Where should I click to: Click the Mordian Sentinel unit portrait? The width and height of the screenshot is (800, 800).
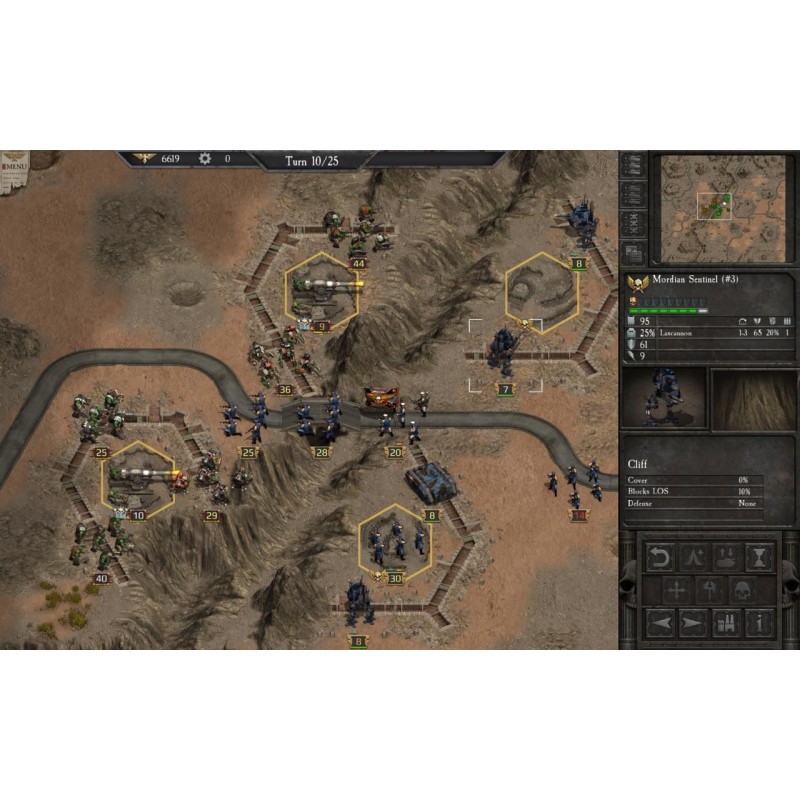664,399
